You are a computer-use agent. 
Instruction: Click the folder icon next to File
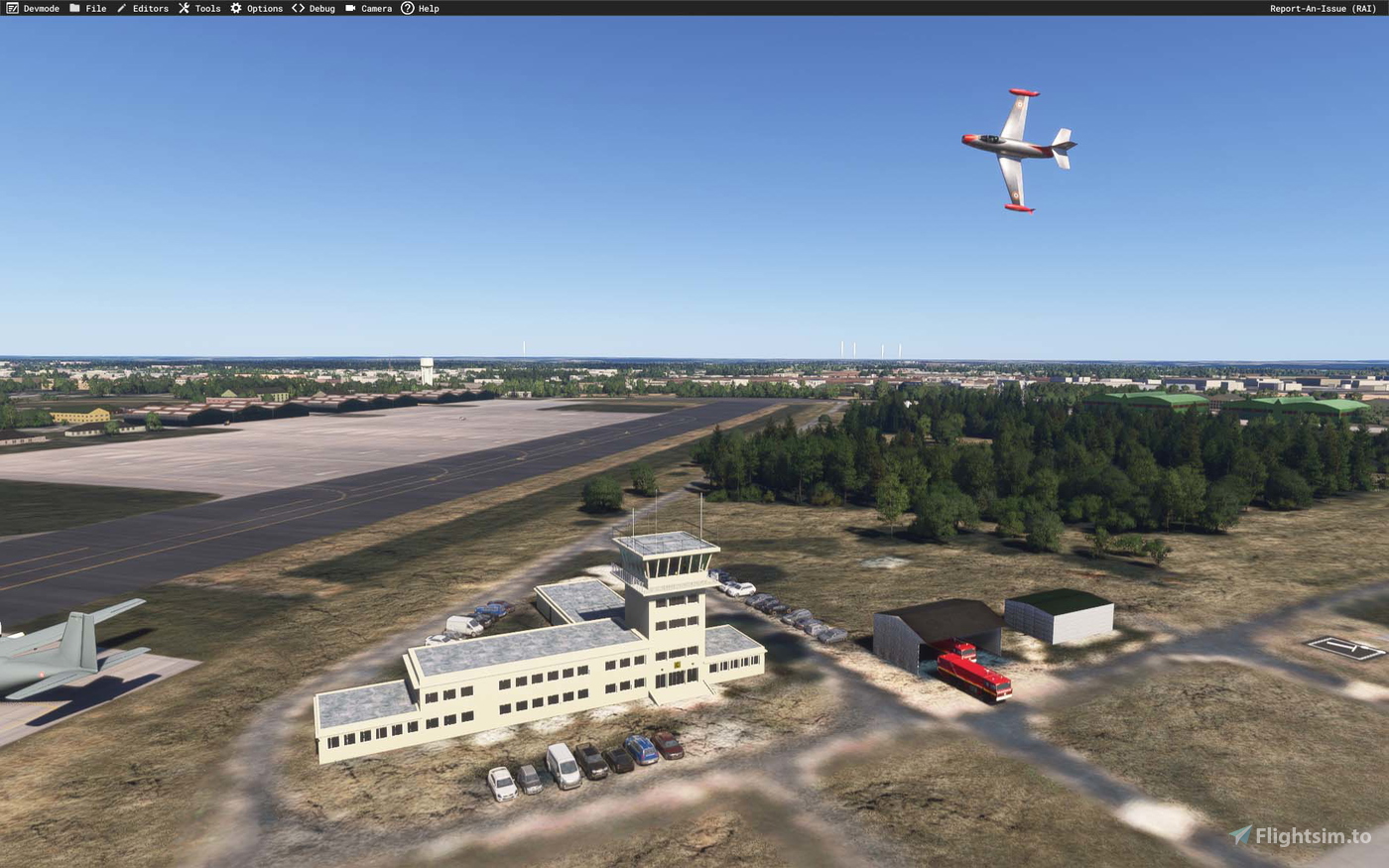click(x=73, y=8)
